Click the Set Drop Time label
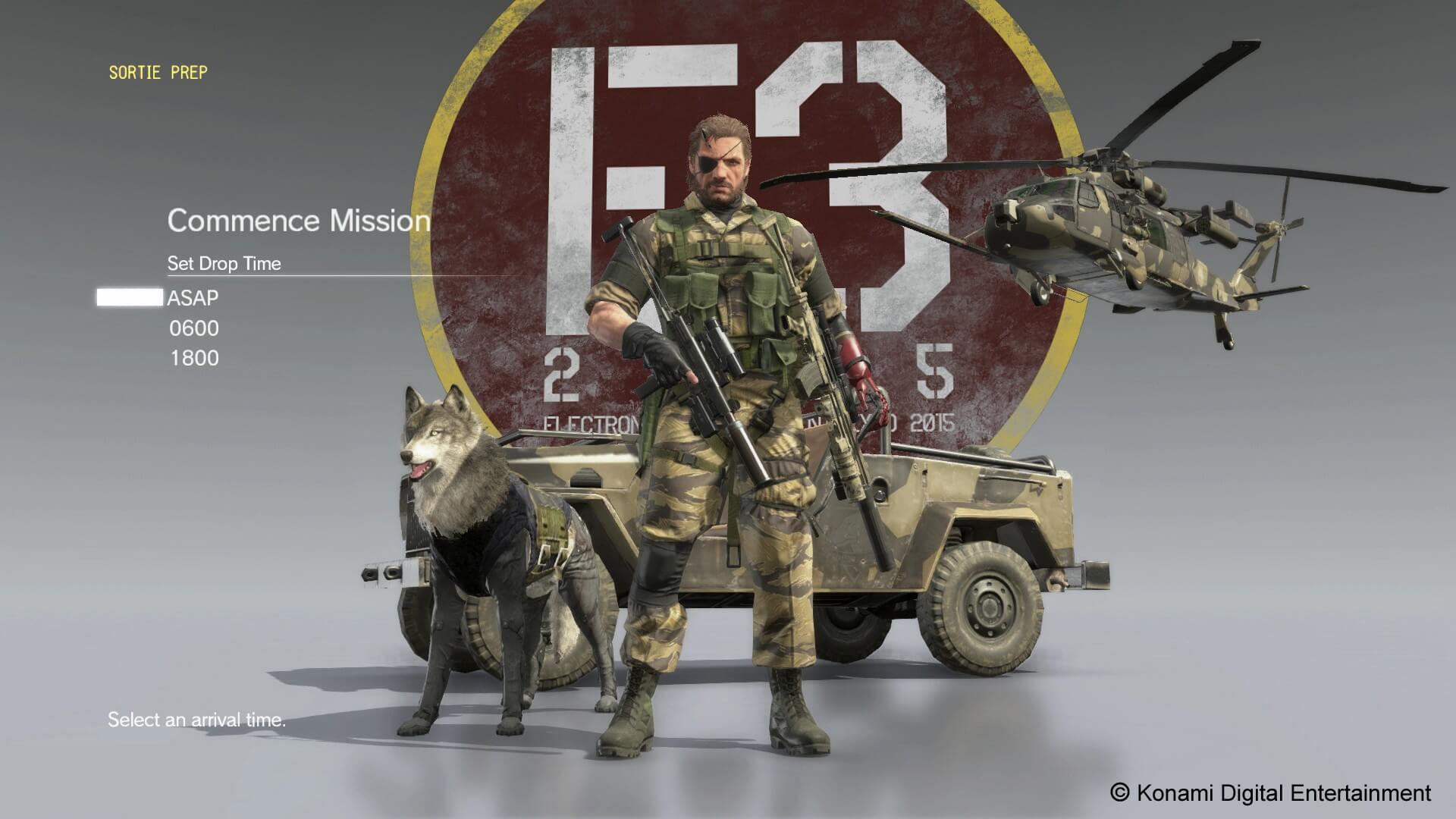The image size is (1456, 819). (224, 264)
